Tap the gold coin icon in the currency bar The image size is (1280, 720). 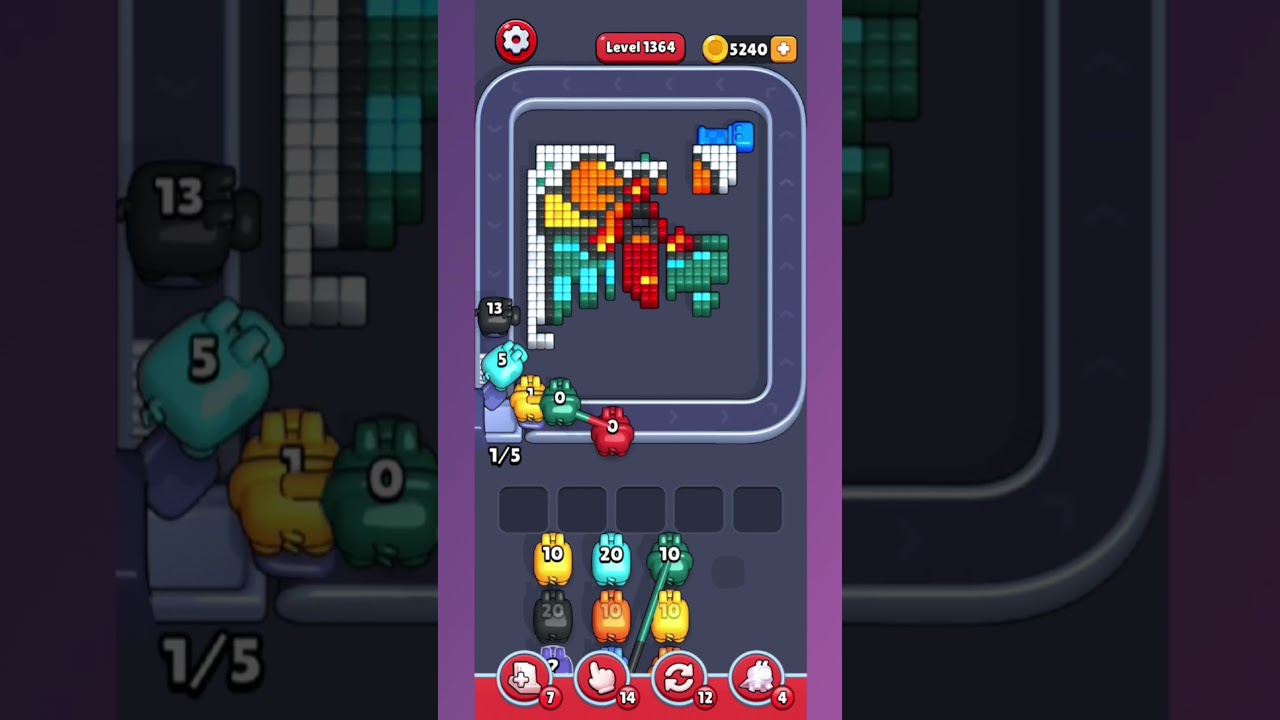[714, 47]
